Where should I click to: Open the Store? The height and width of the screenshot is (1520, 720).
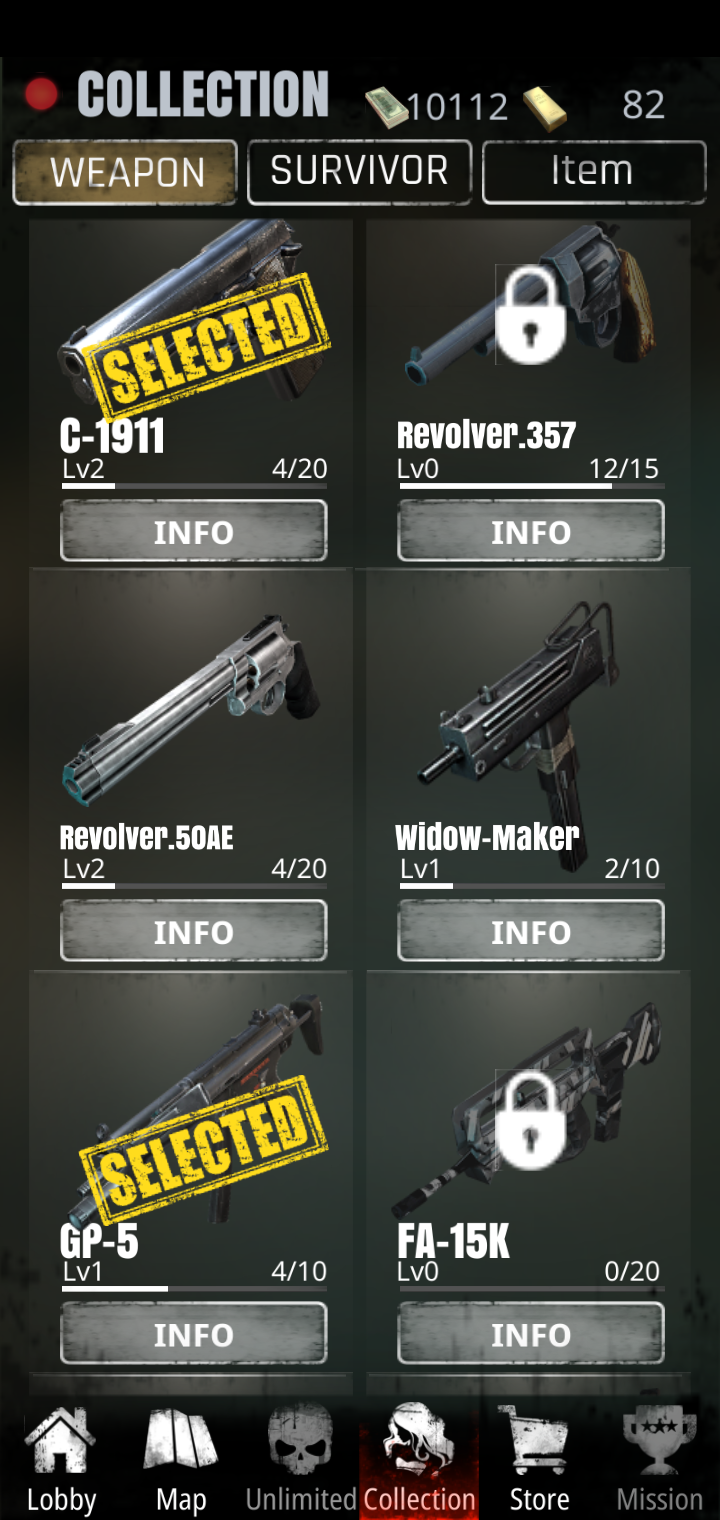tap(539, 1460)
